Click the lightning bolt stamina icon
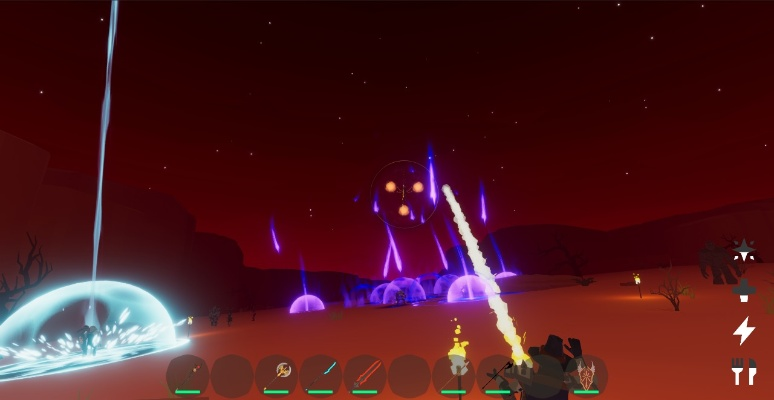Image resolution: width=774 pixels, height=400 pixels. pos(744,330)
